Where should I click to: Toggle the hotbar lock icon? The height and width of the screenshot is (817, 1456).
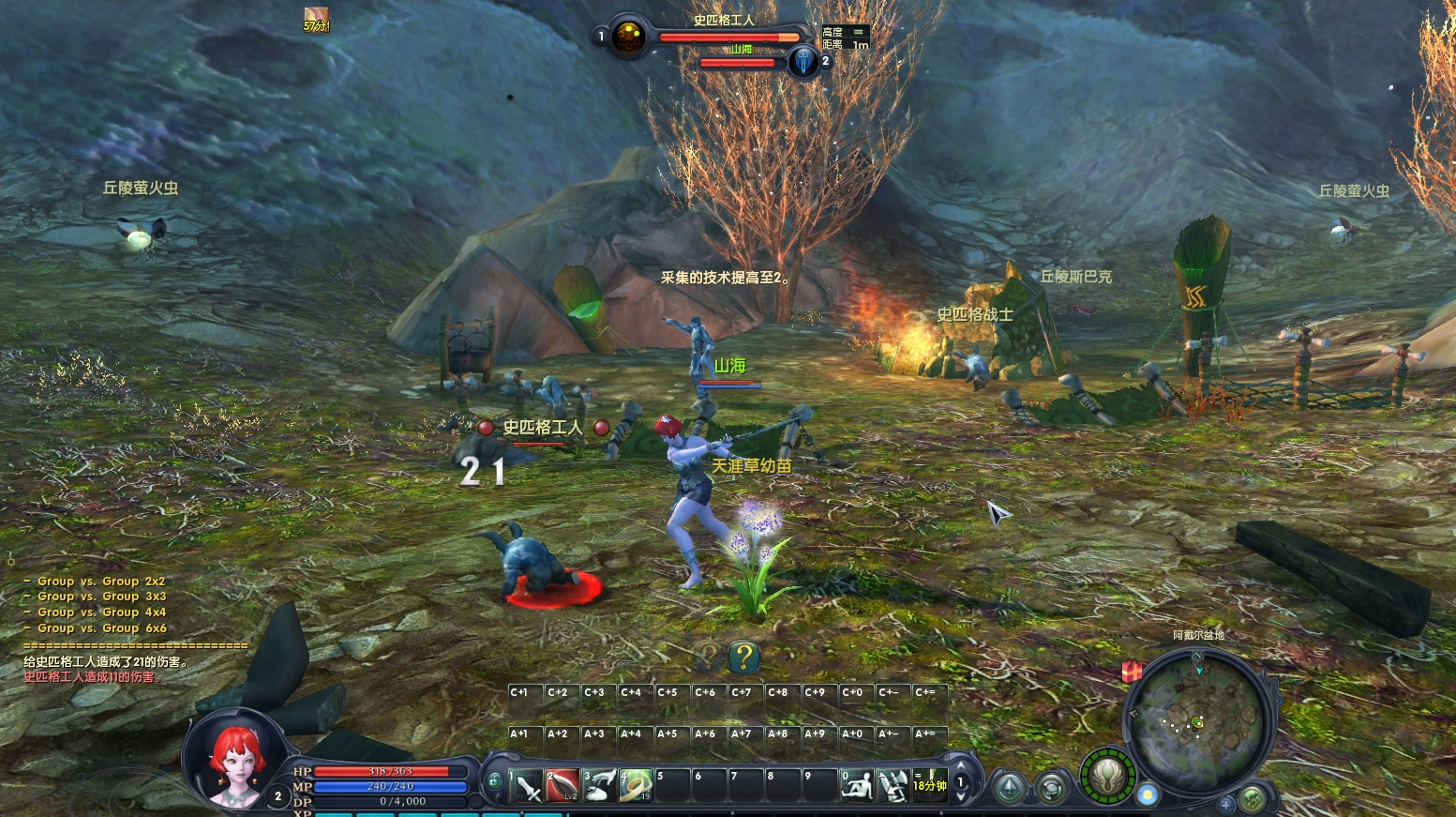[495, 779]
